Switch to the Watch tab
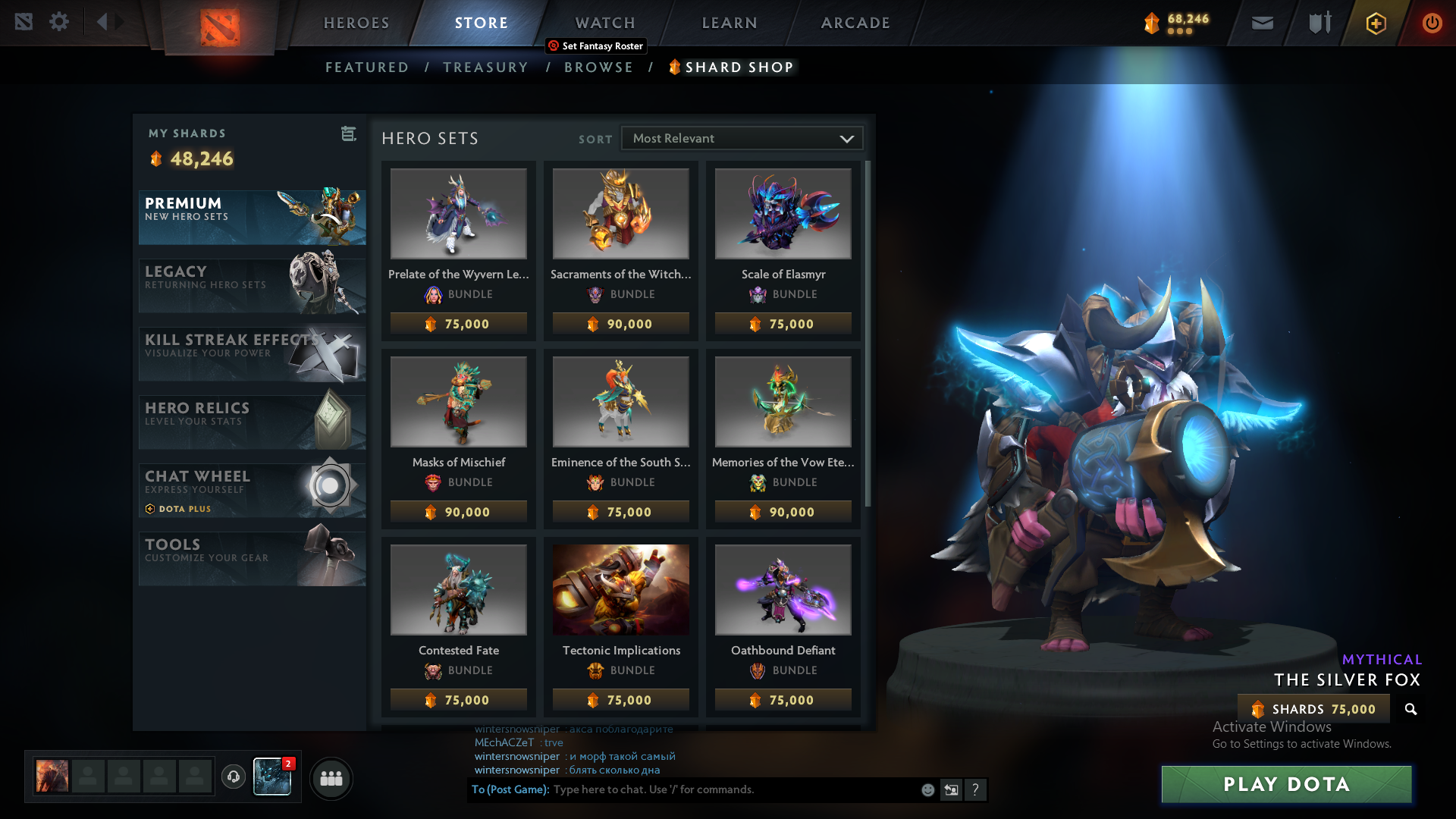The height and width of the screenshot is (819, 1456). coord(604,23)
